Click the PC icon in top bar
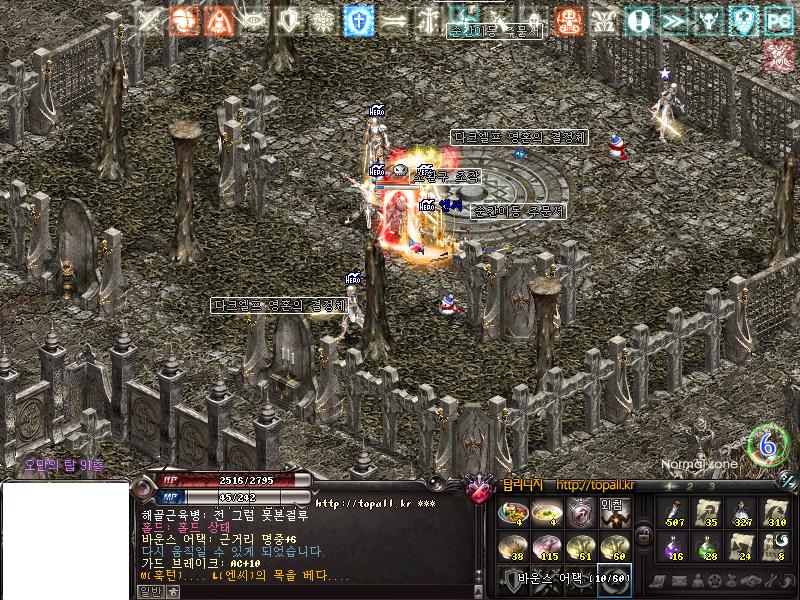 click(x=777, y=19)
